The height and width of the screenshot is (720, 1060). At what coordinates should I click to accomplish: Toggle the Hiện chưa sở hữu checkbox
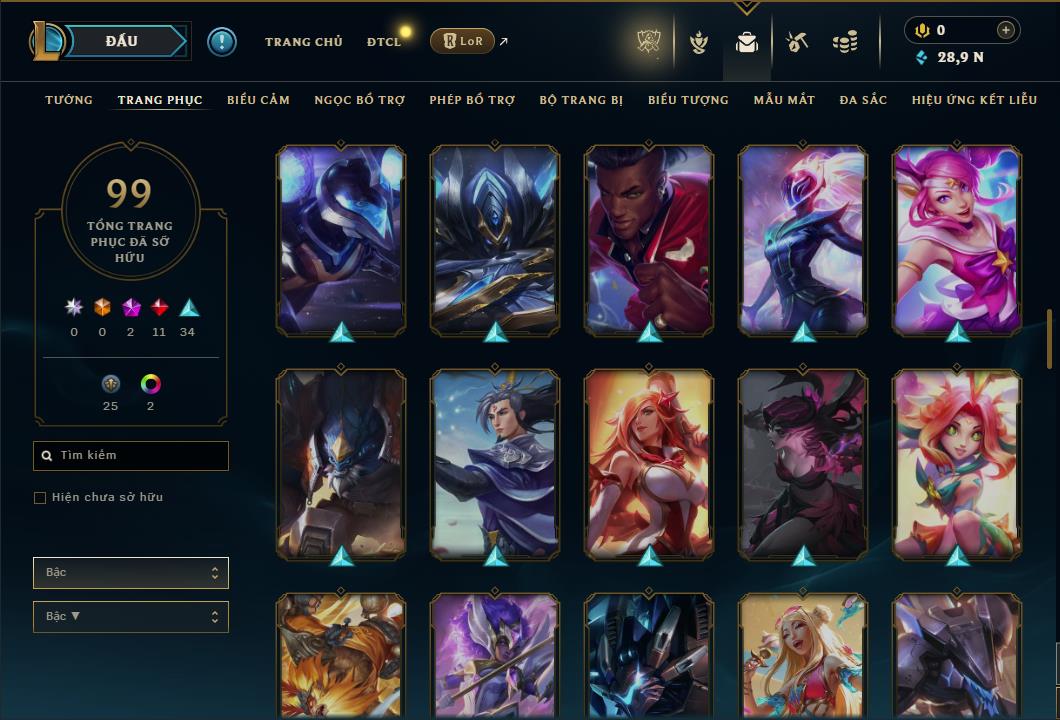[40, 498]
